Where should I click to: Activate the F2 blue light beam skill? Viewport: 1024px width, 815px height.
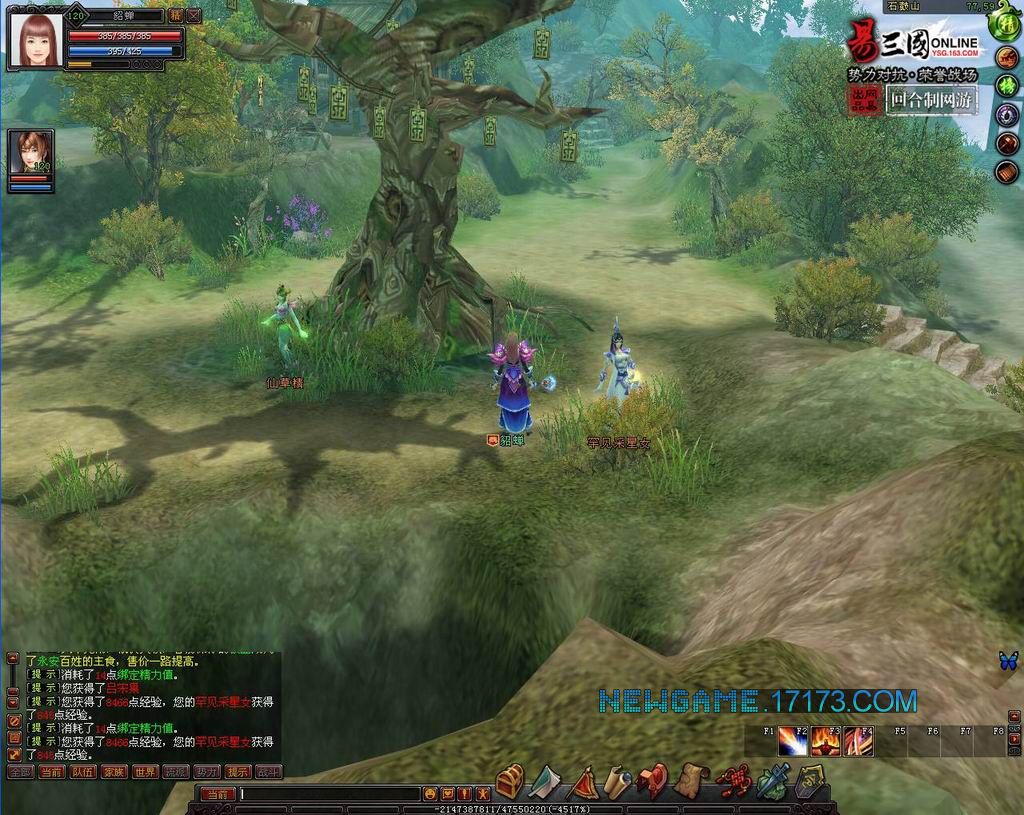click(793, 742)
